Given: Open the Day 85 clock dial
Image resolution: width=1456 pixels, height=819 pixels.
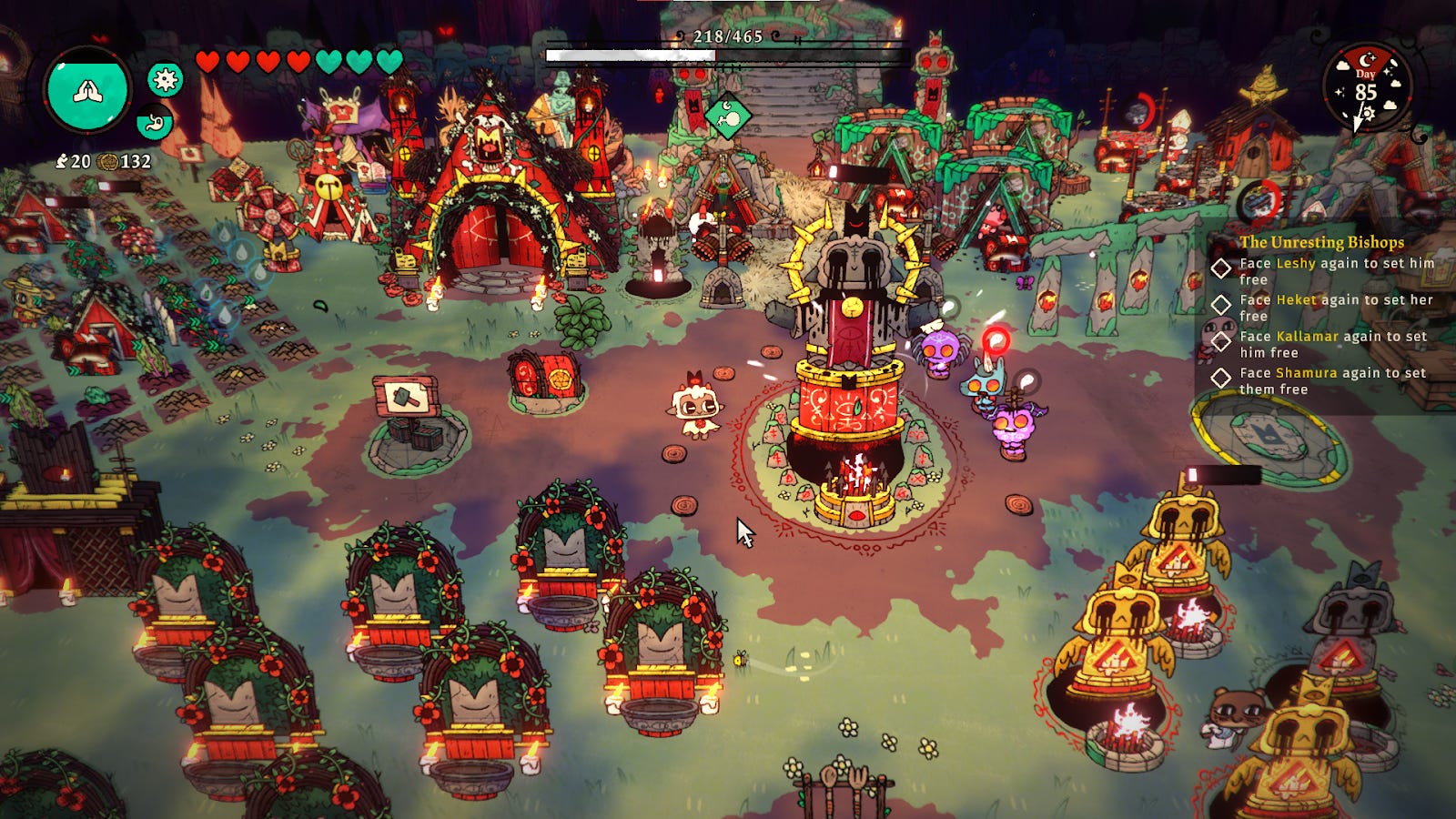Looking at the screenshot, I should coord(1366,89).
